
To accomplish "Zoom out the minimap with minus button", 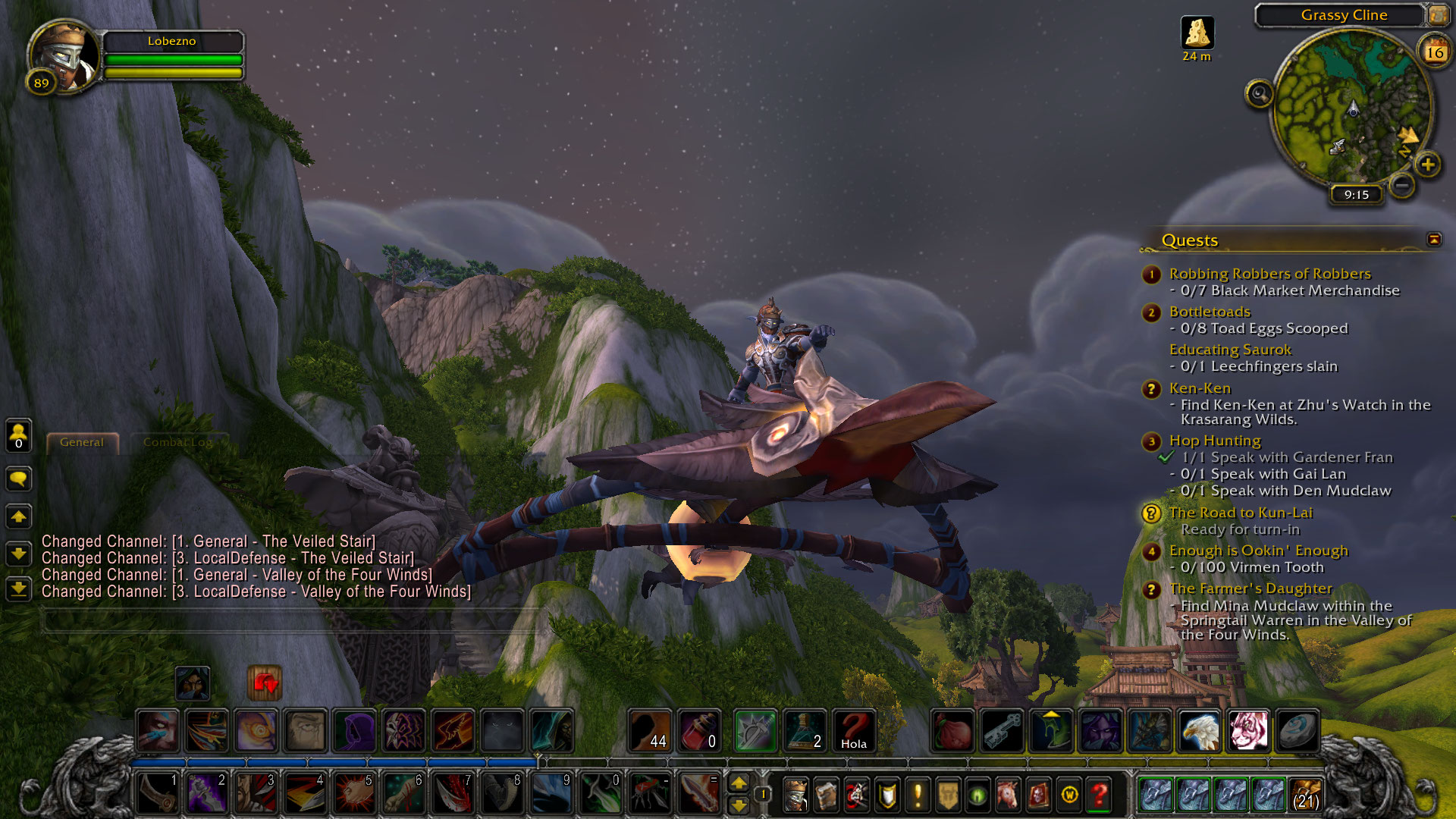I will tap(1403, 184).
